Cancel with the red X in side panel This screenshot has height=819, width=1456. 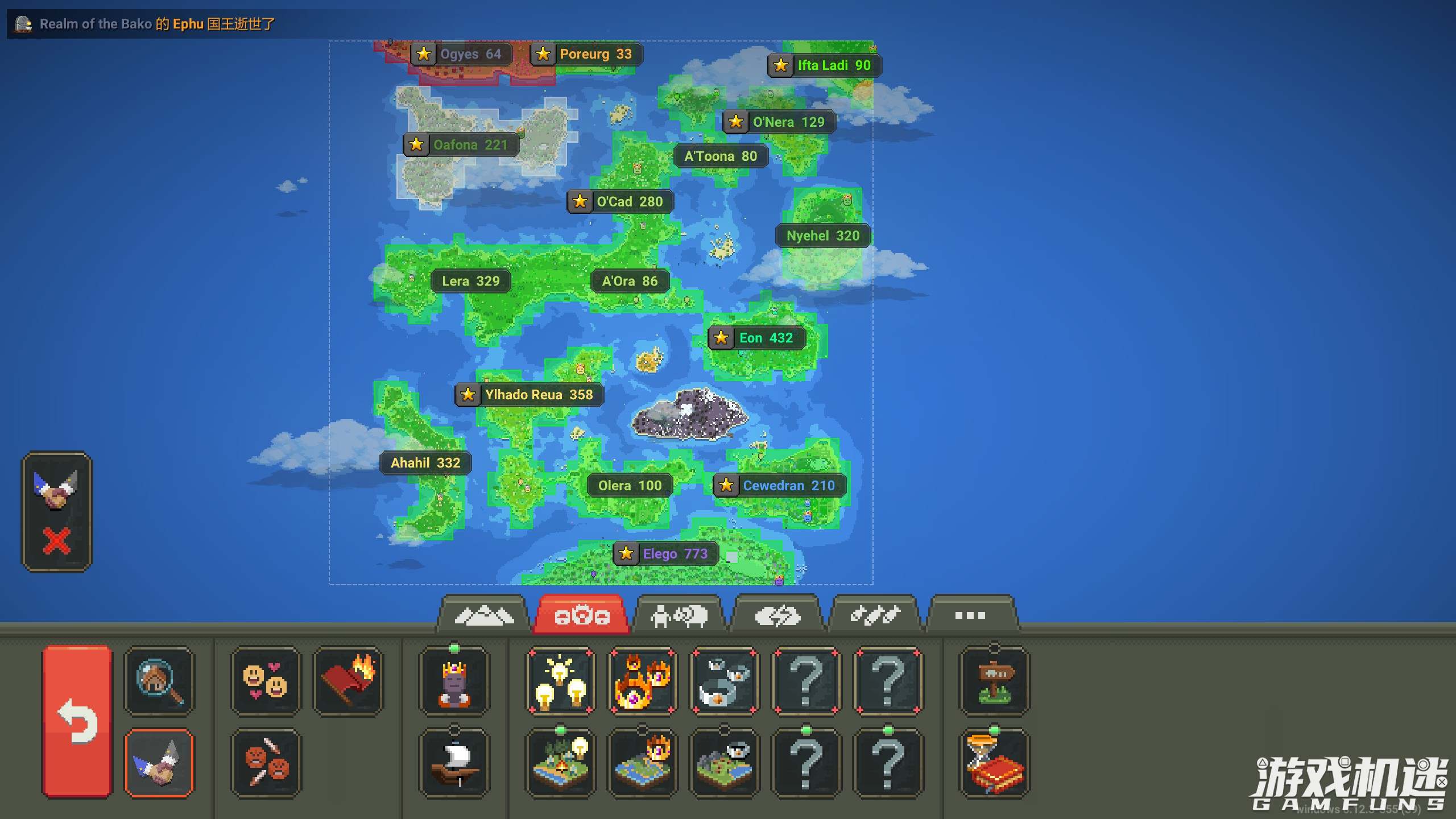click(x=56, y=540)
